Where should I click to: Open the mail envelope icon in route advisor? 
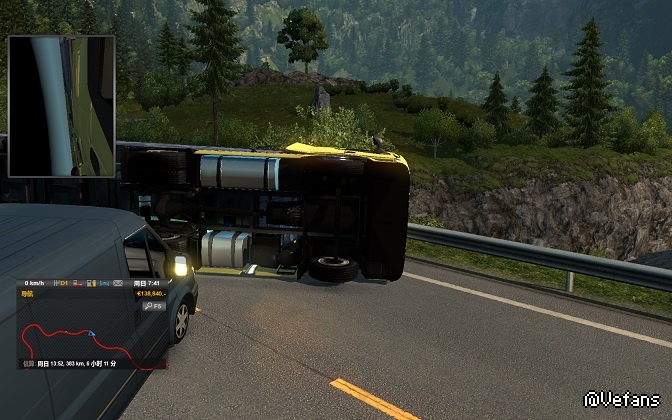118,283
